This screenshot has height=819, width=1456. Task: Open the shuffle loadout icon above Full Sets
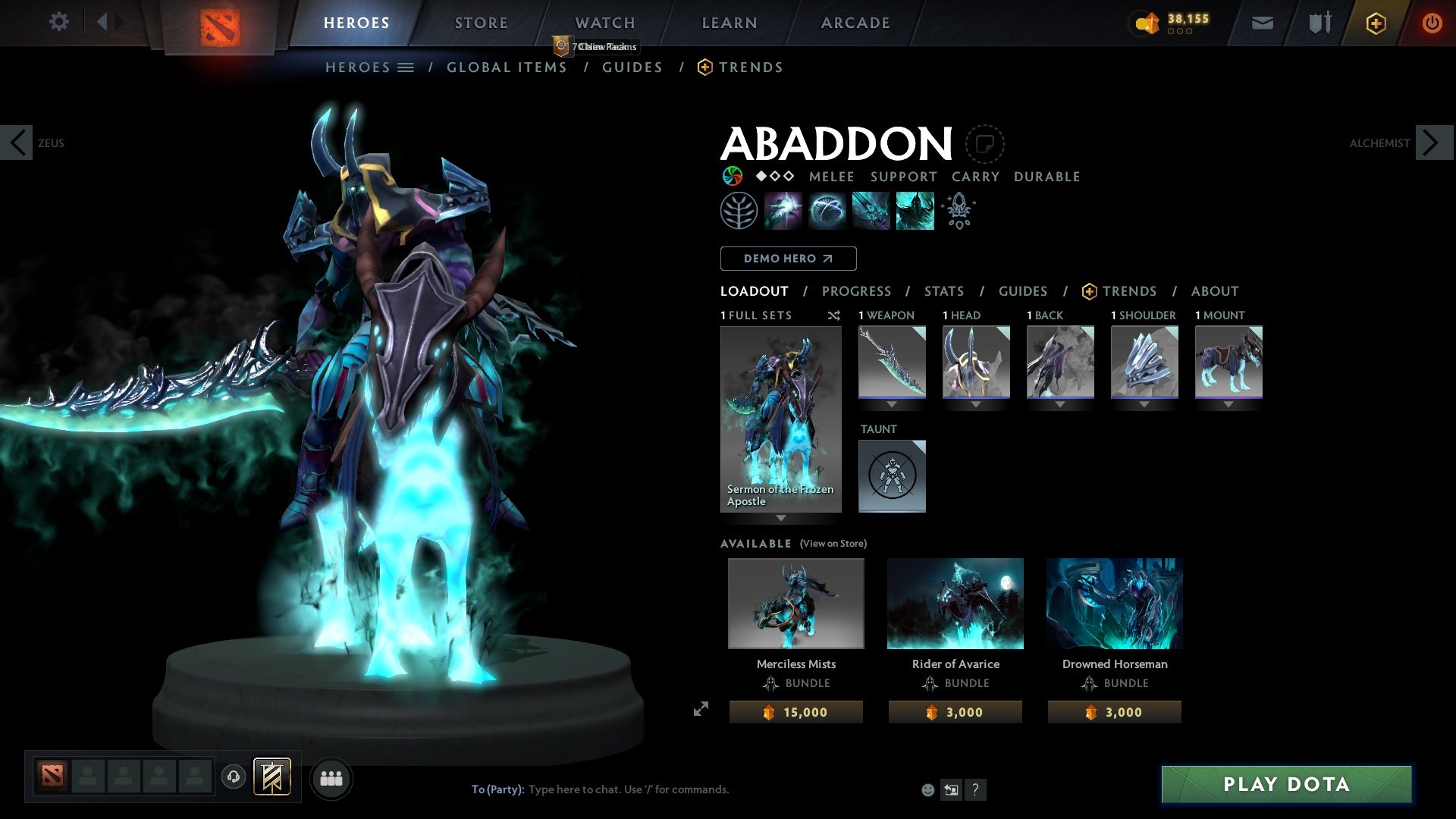pos(834,316)
